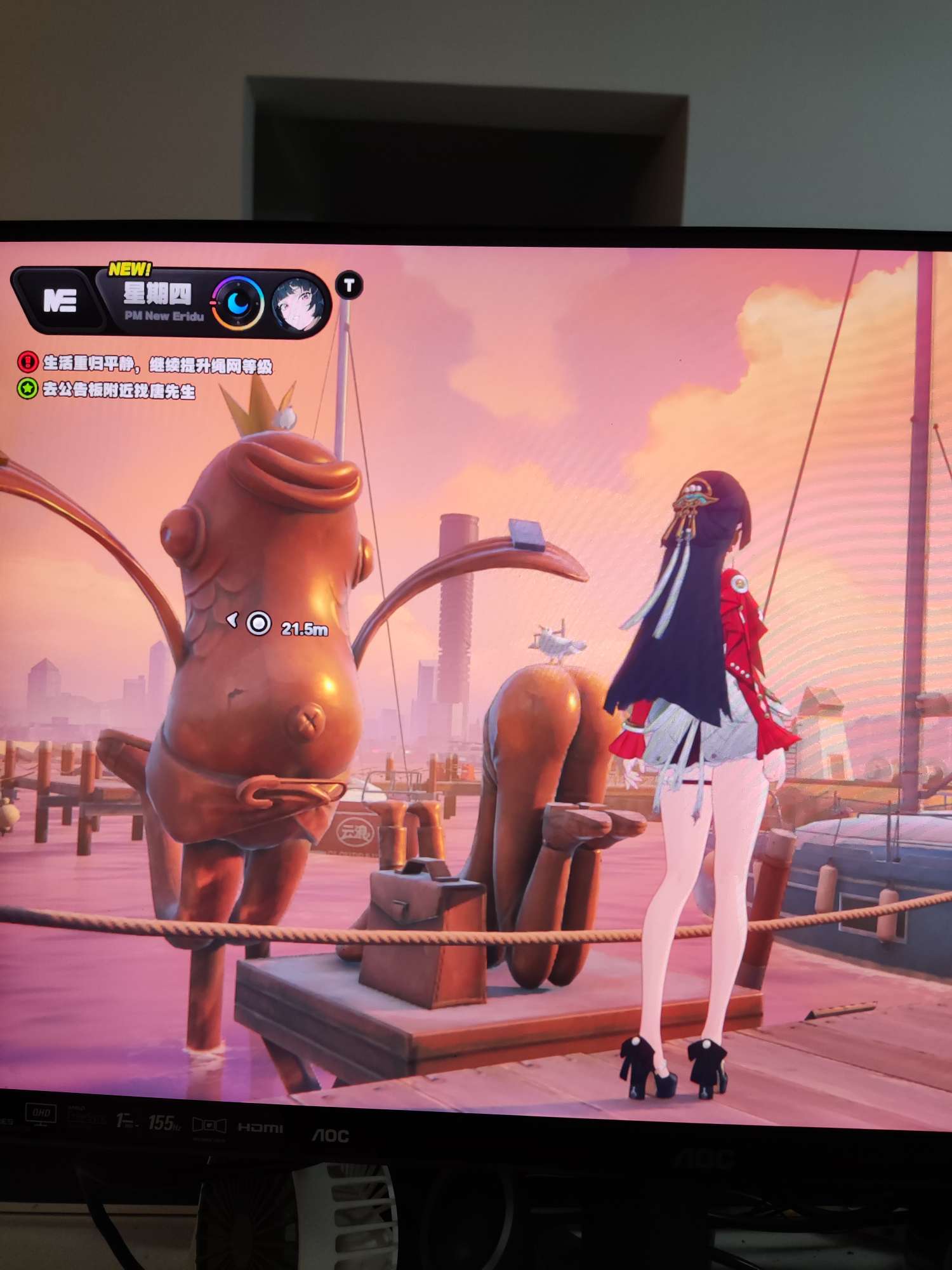952x1270 pixels.
Task: Choose the green 去公告板附近找唐先生 quest entry
Action: pos(108,389)
